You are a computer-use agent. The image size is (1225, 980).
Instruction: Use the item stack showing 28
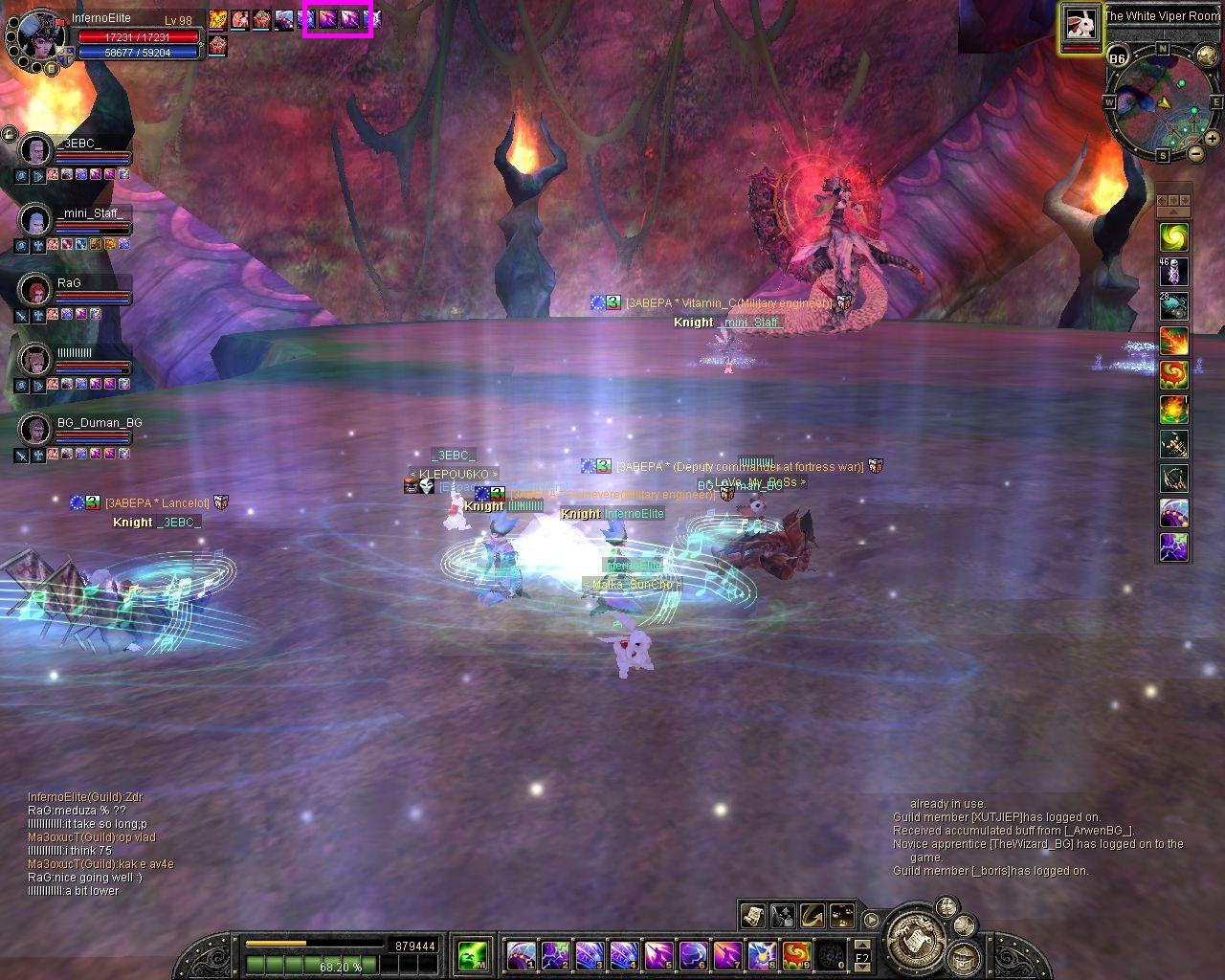[x=1174, y=306]
